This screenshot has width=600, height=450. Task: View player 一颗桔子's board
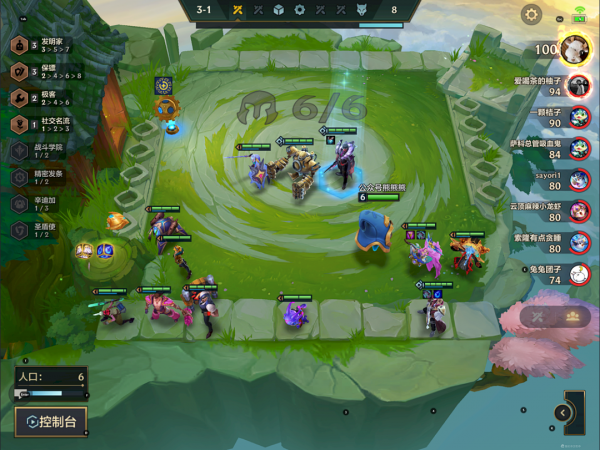[x=578, y=118]
